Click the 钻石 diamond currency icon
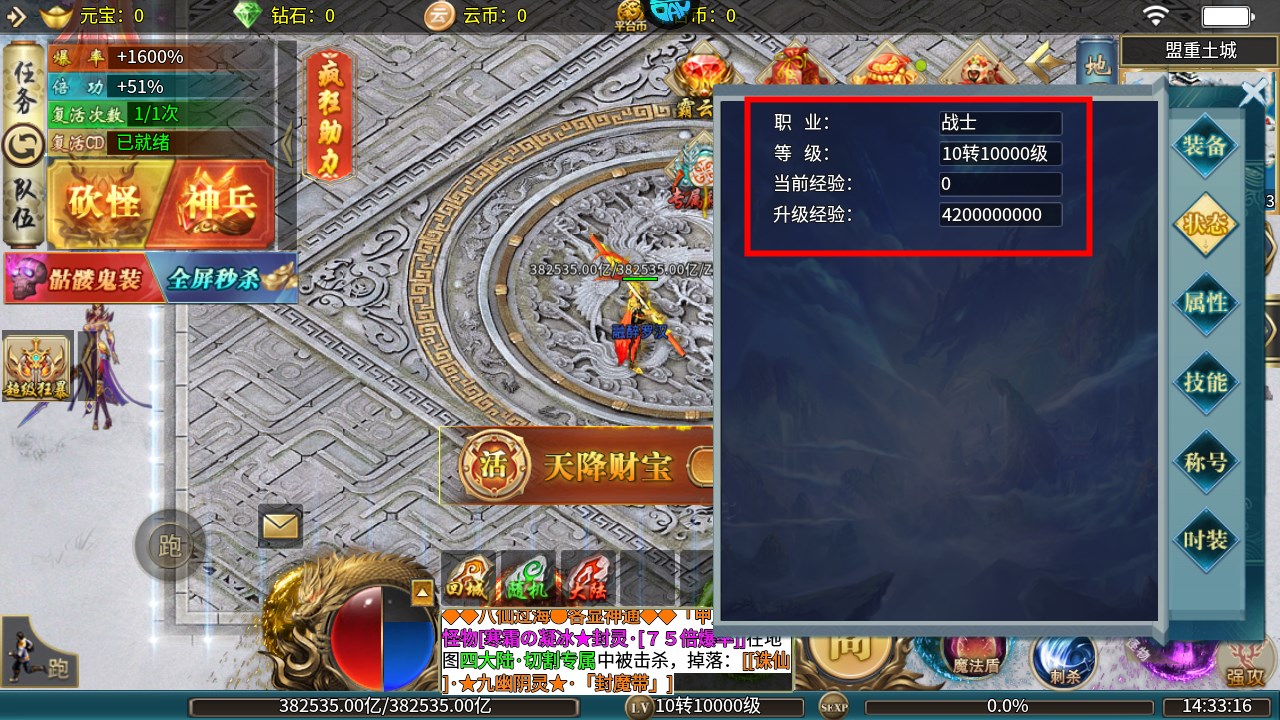Viewport: 1280px width, 720px height. [247, 15]
